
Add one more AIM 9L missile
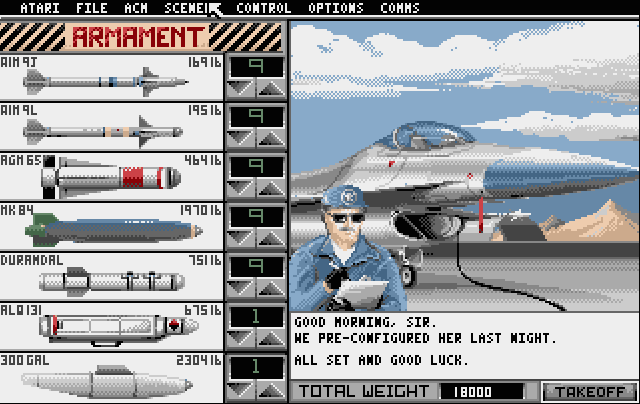click(x=271, y=139)
